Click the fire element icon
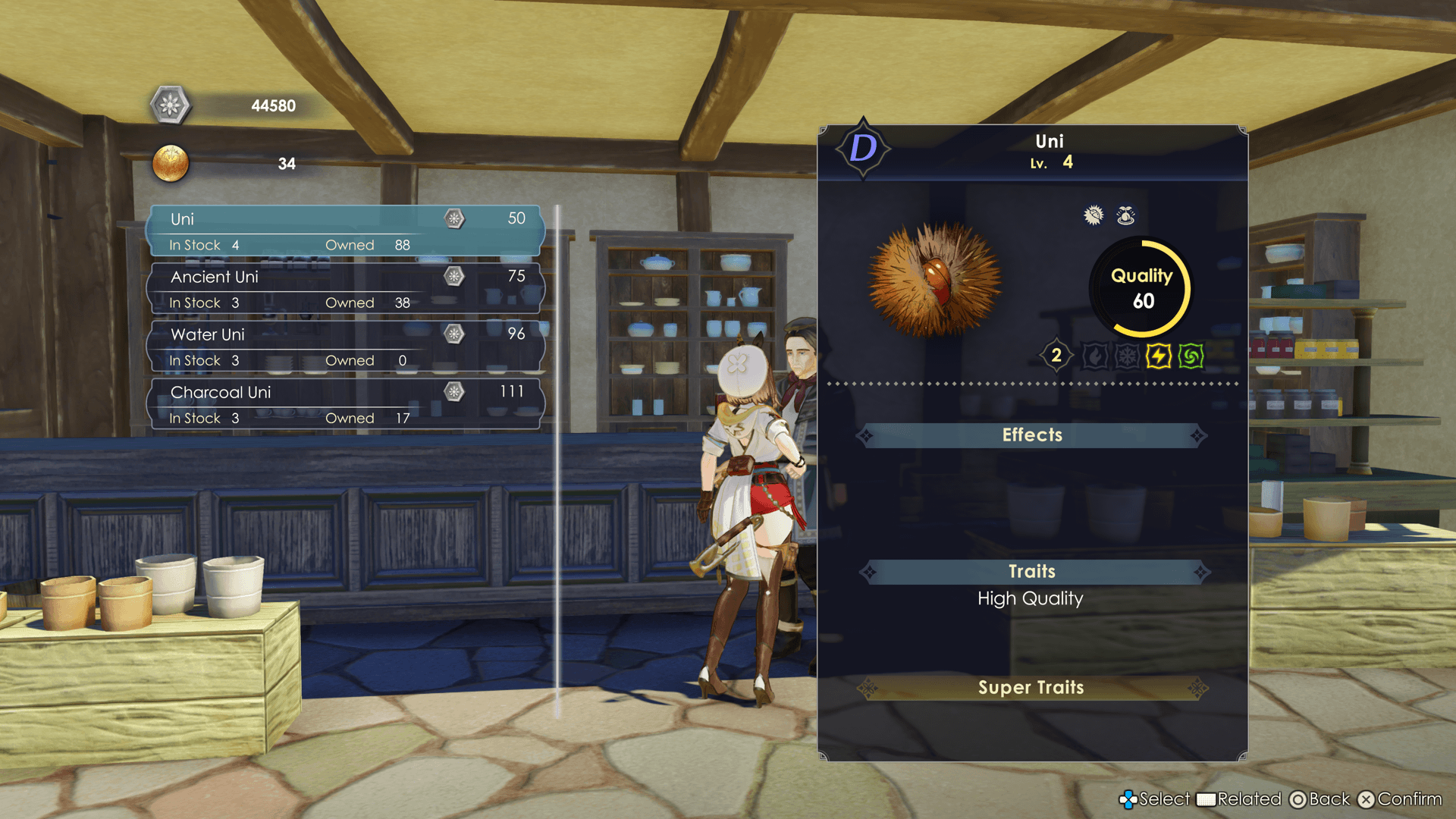1456x819 pixels. pos(1094,356)
